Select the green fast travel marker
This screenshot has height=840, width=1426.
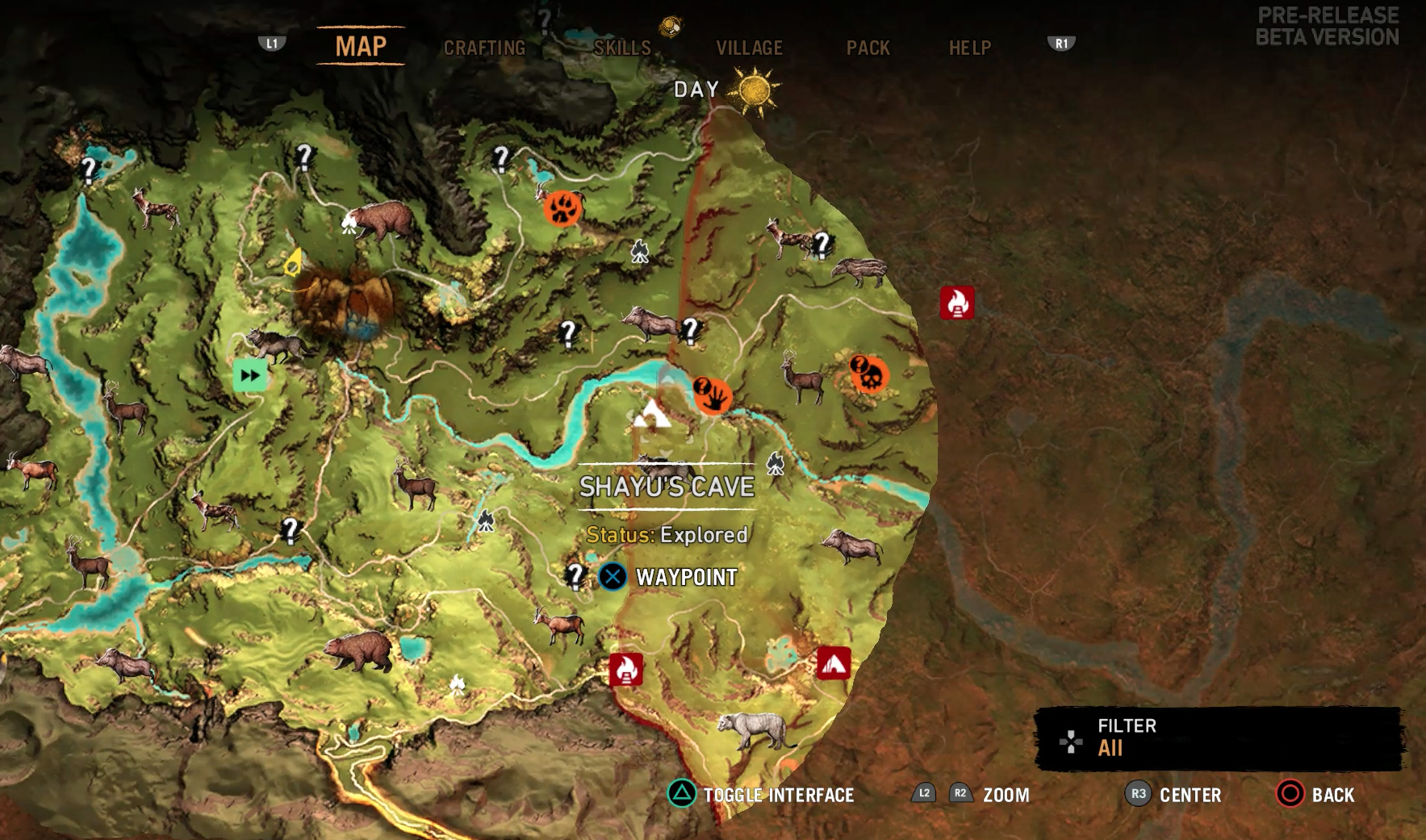pos(250,375)
